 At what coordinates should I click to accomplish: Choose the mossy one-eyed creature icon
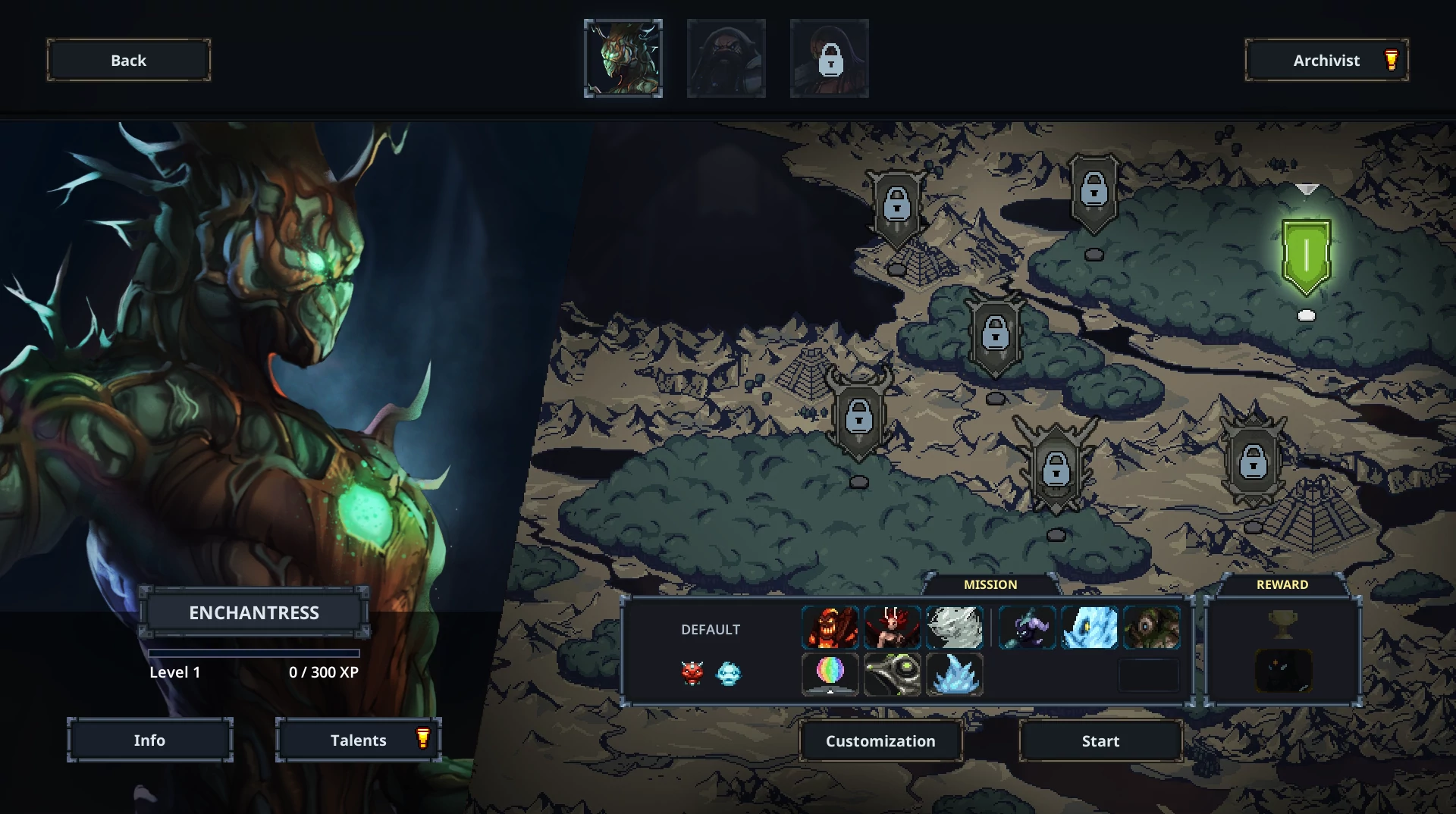tap(1151, 628)
